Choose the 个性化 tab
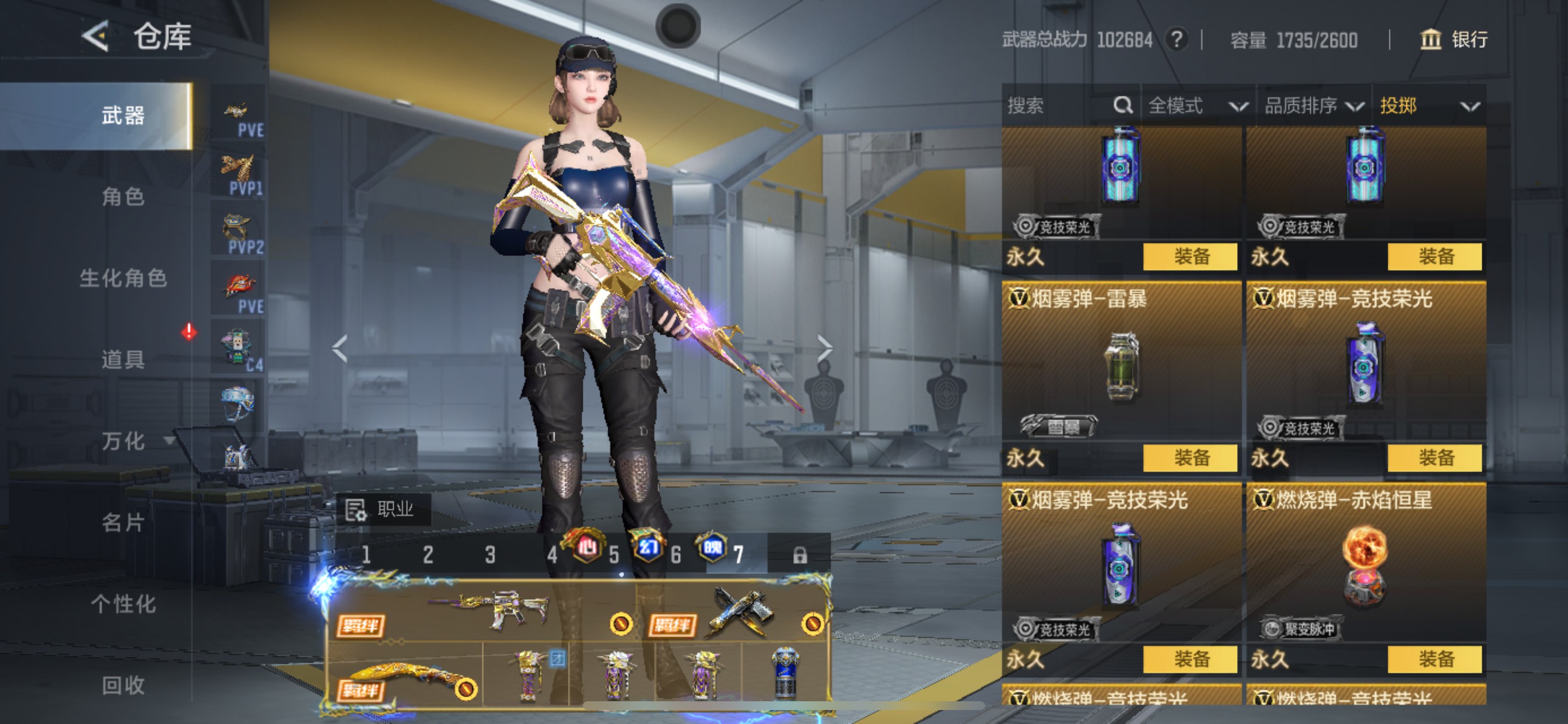The image size is (1568, 724). click(123, 603)
